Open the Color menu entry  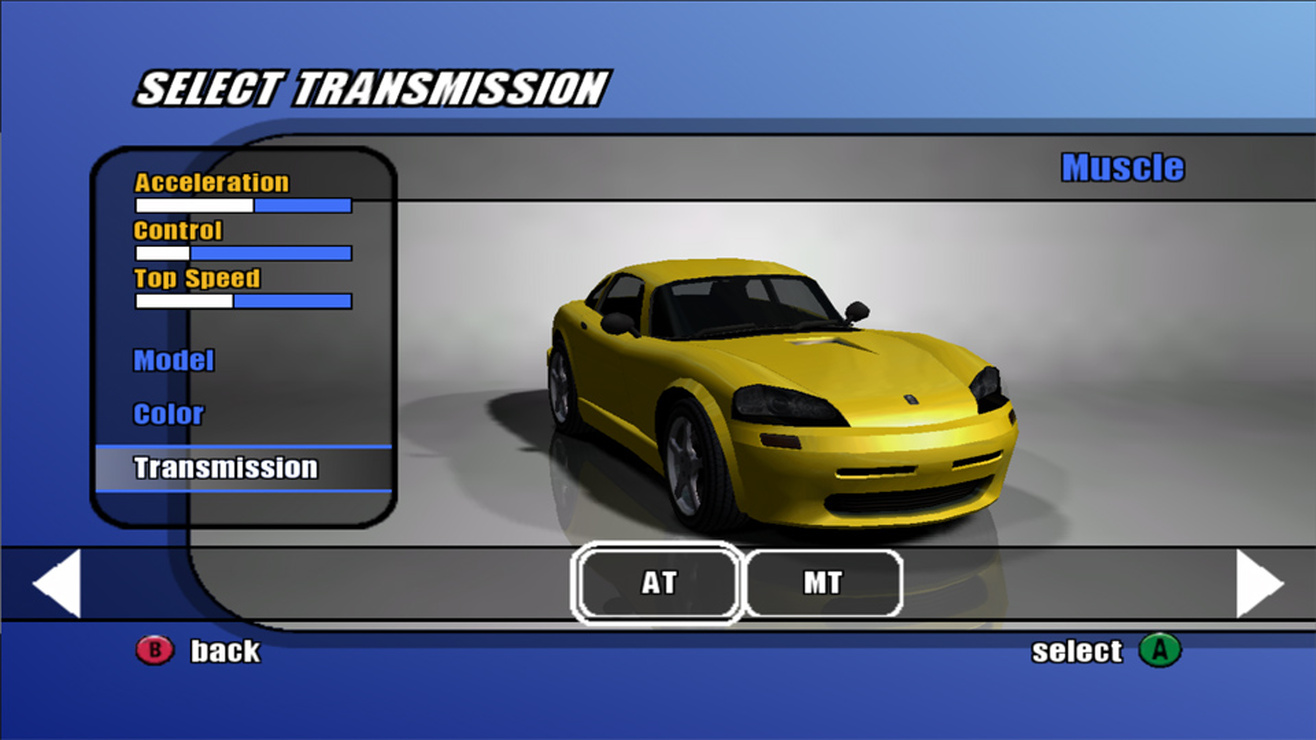coord(167,414)
